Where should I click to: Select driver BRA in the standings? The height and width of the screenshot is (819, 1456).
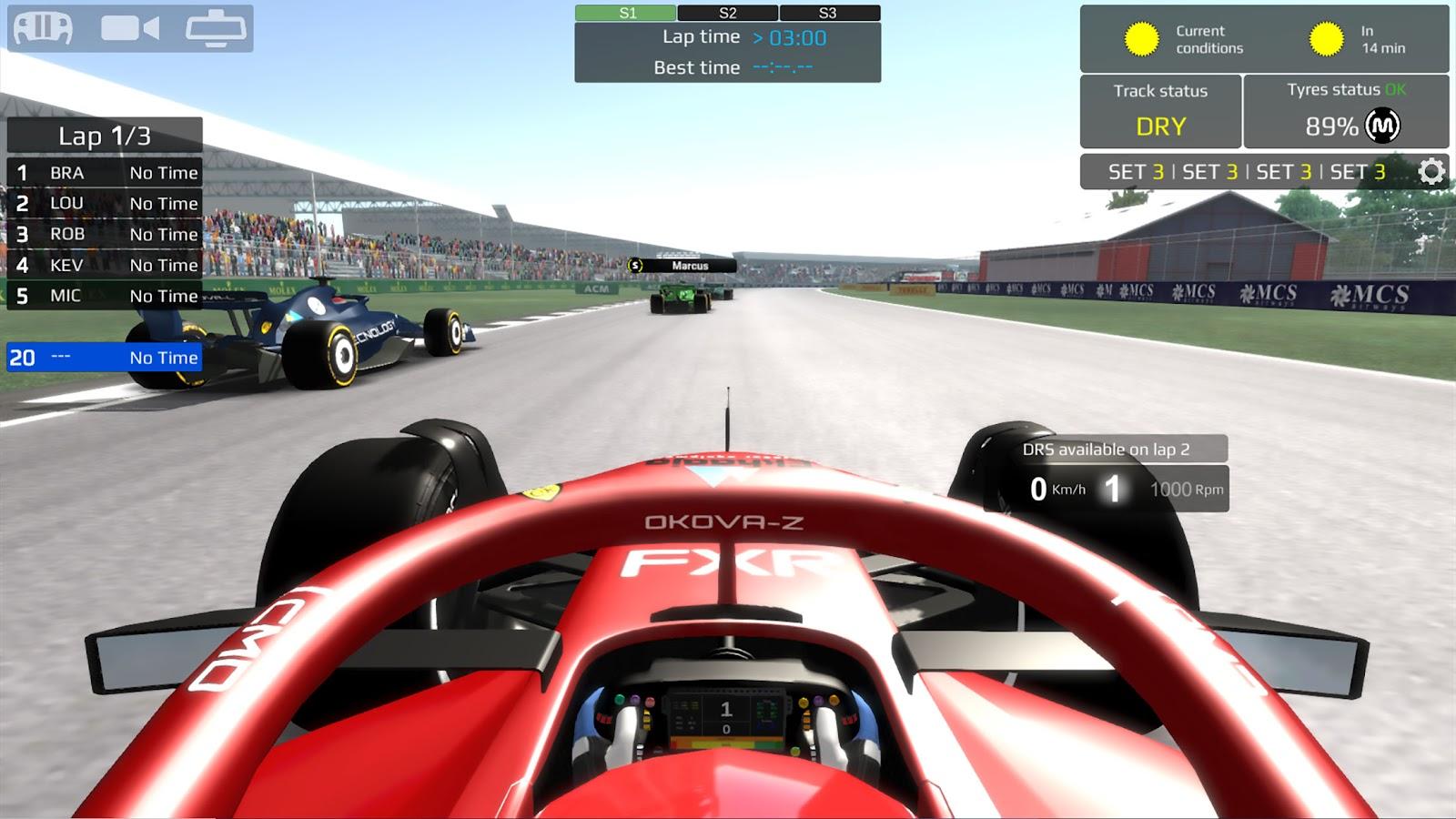103,173
